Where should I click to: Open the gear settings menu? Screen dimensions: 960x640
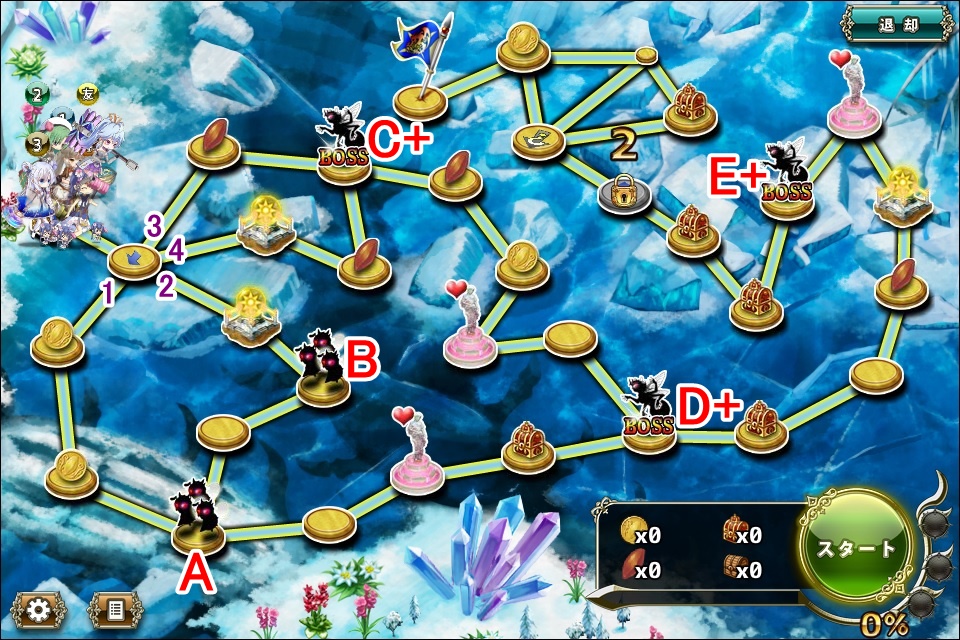point(39,608)
